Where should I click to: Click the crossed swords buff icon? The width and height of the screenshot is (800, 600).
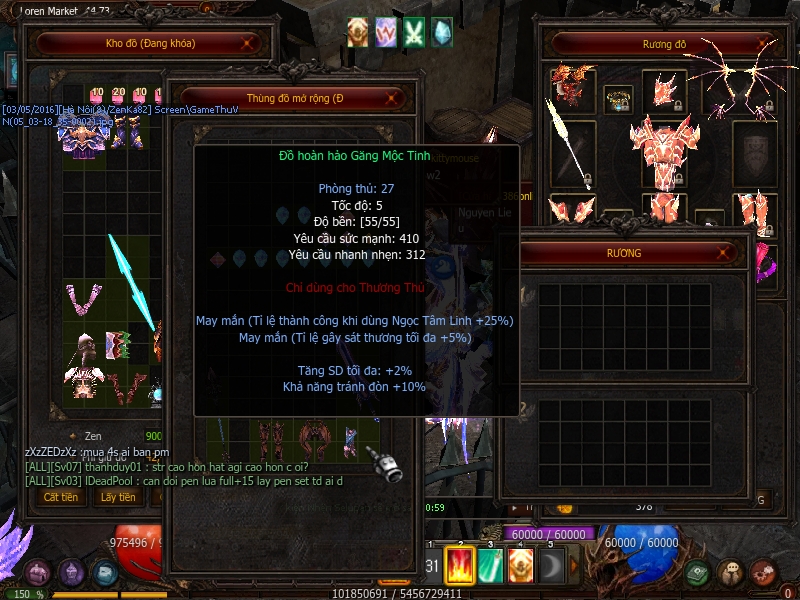[413, 32]
